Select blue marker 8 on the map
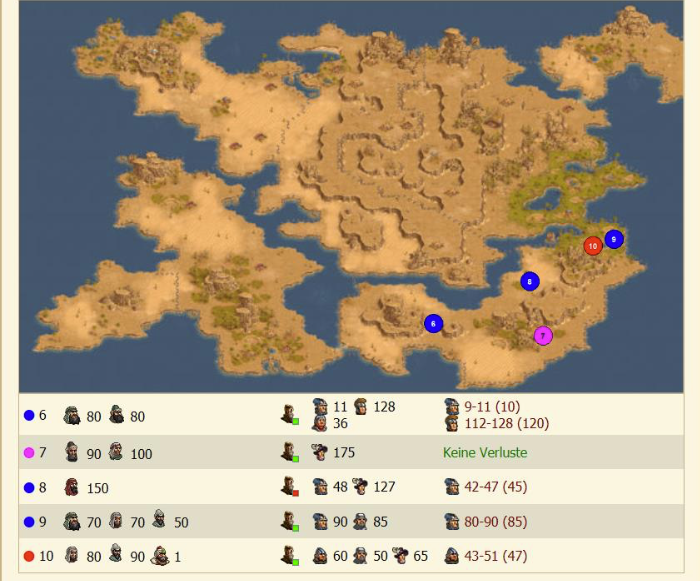 point(530,282)
